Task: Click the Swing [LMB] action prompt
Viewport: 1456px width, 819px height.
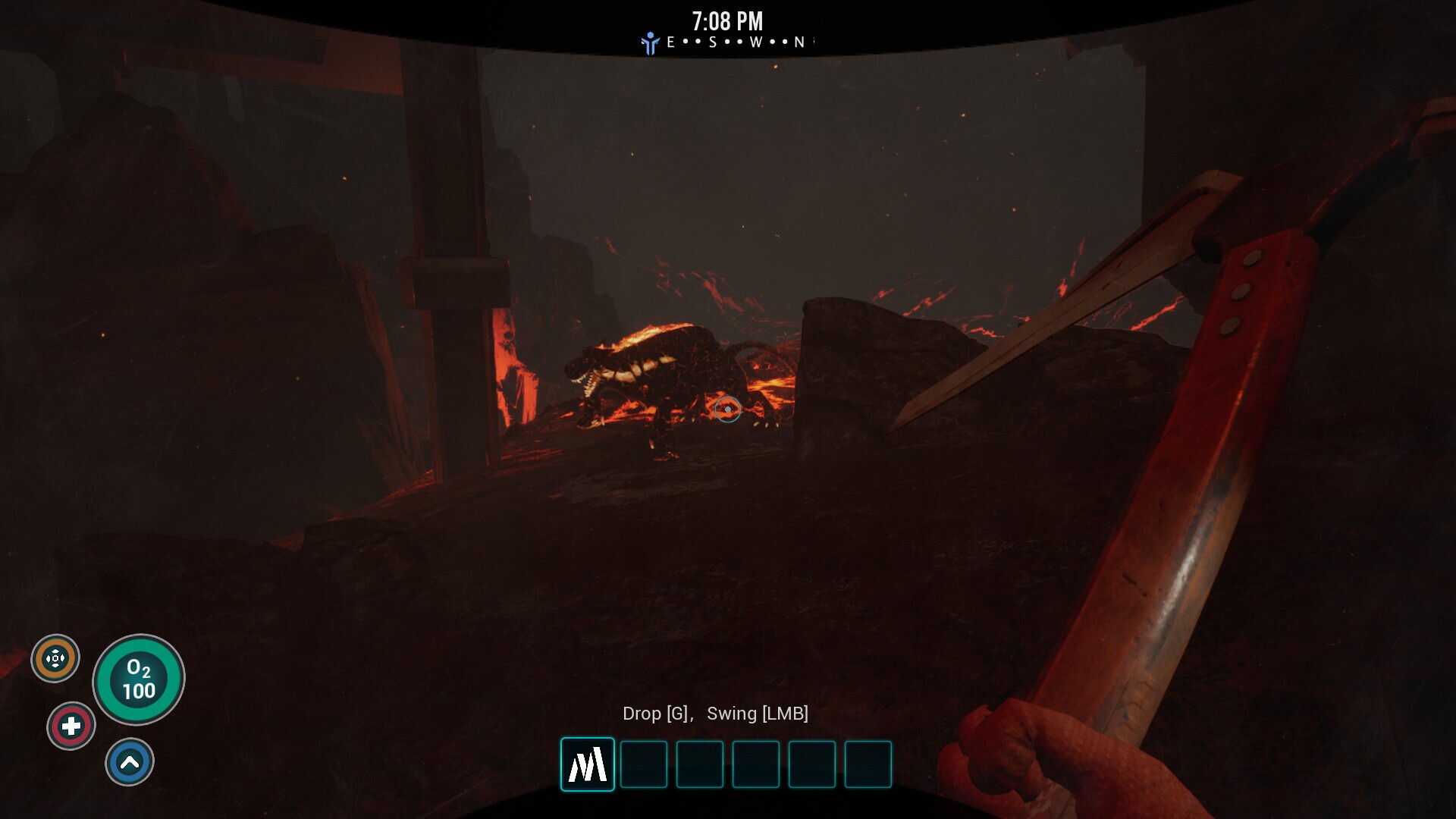Action: 758,714
